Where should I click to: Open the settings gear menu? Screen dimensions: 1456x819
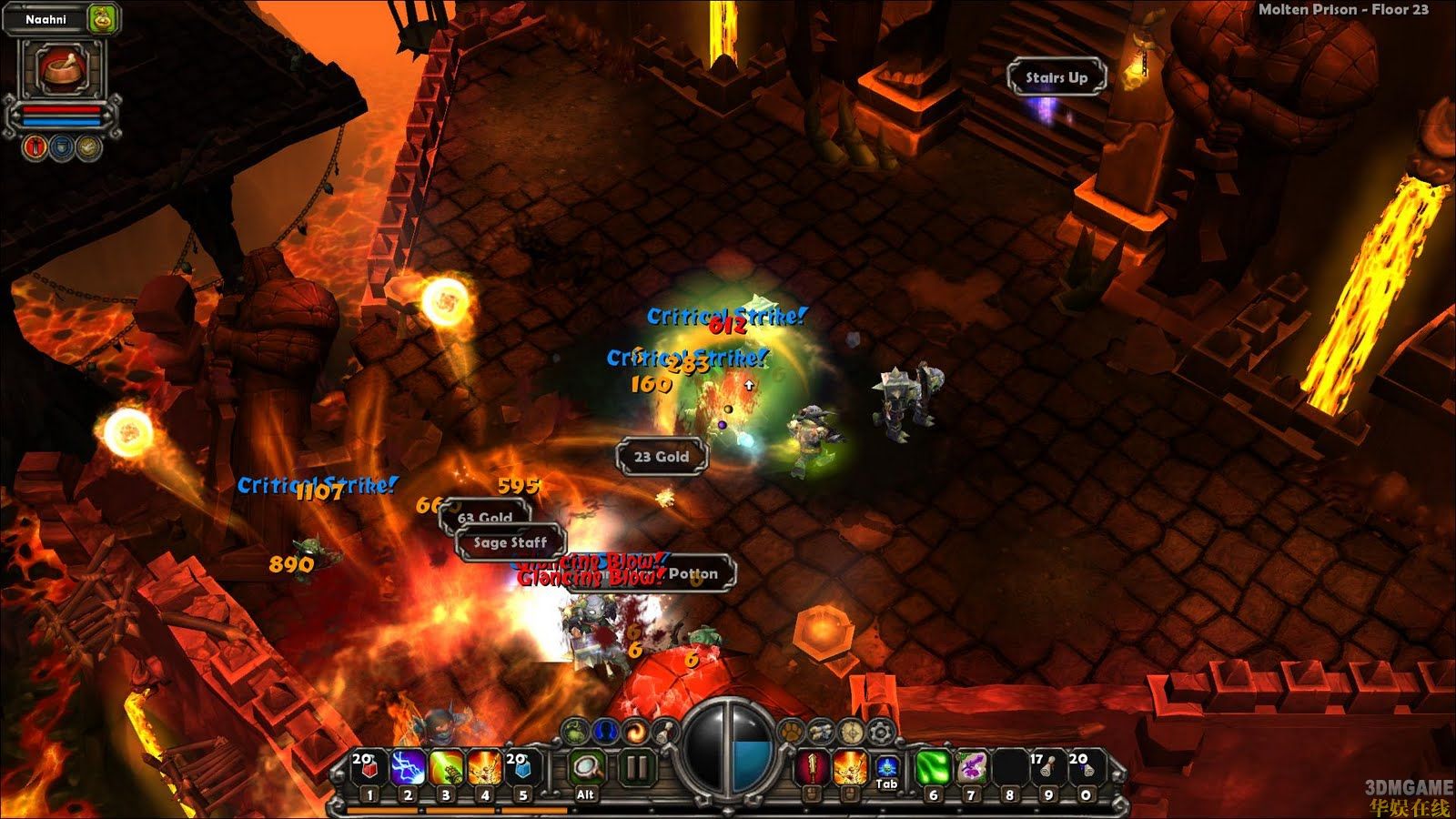(880, 732)
